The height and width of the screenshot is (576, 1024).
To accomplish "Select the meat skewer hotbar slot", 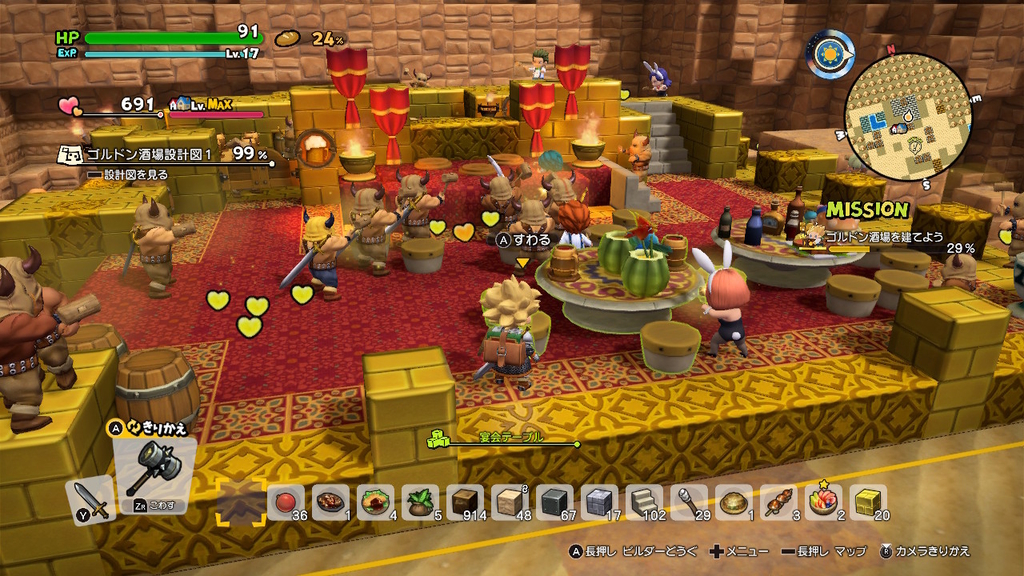I will [x=779, y=501].
